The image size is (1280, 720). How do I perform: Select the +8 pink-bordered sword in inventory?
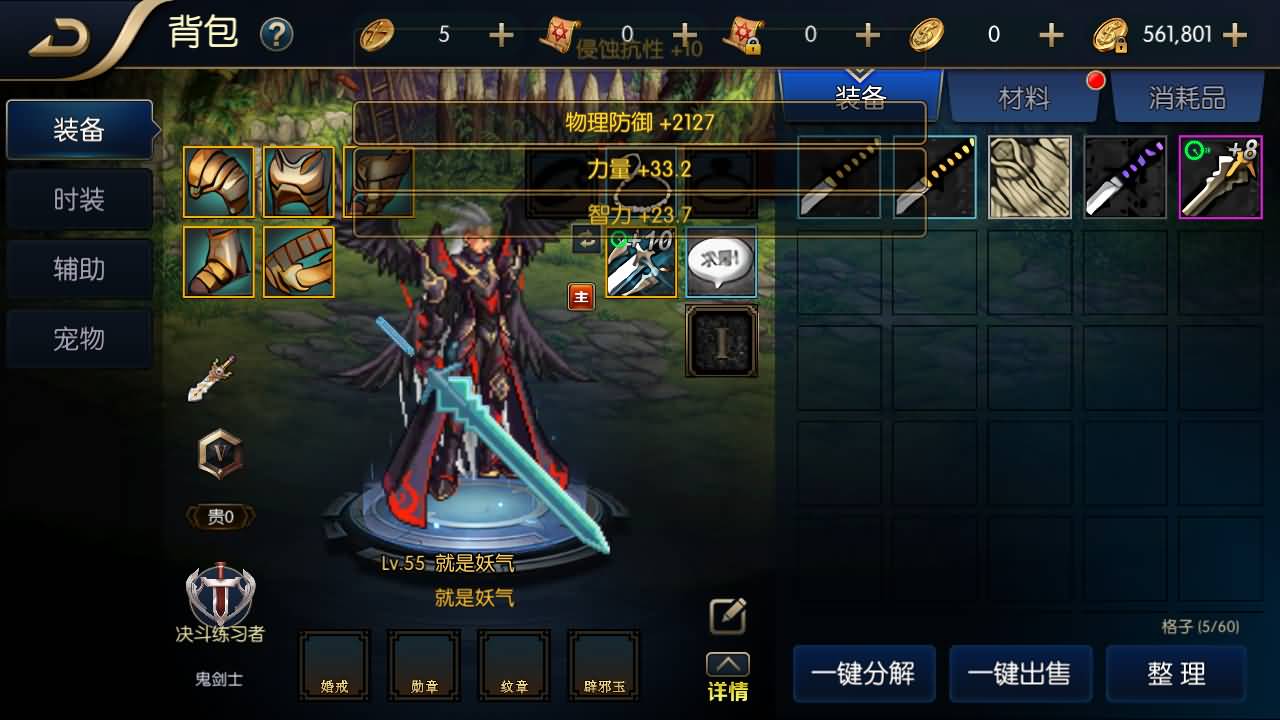[x=1219, y=177]
